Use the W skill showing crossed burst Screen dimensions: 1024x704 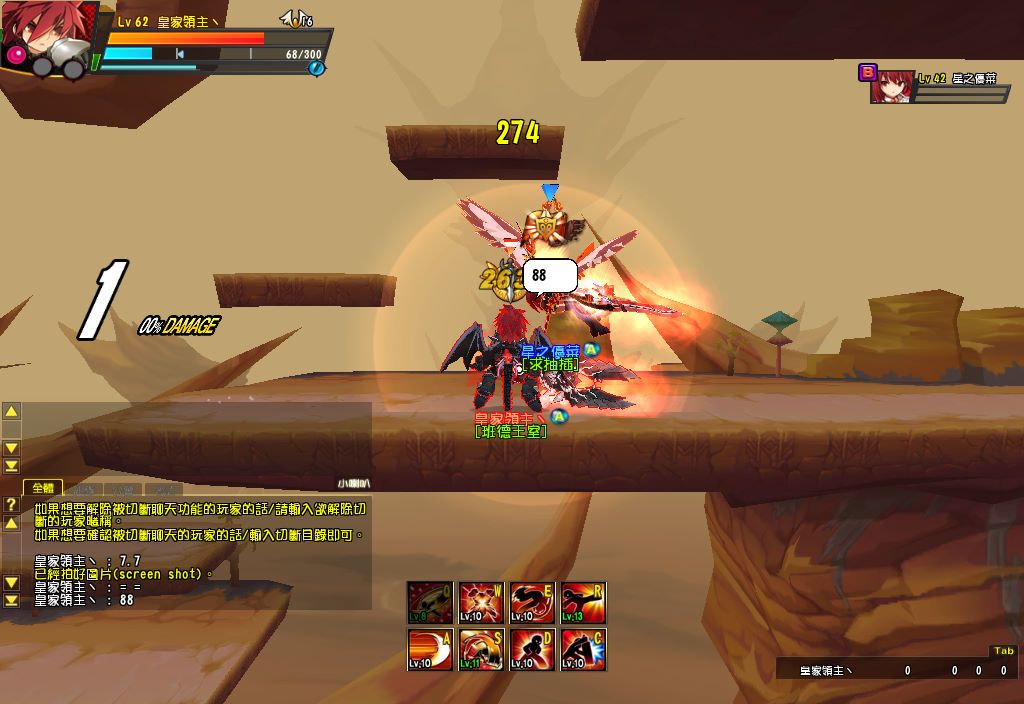(481, 603)
